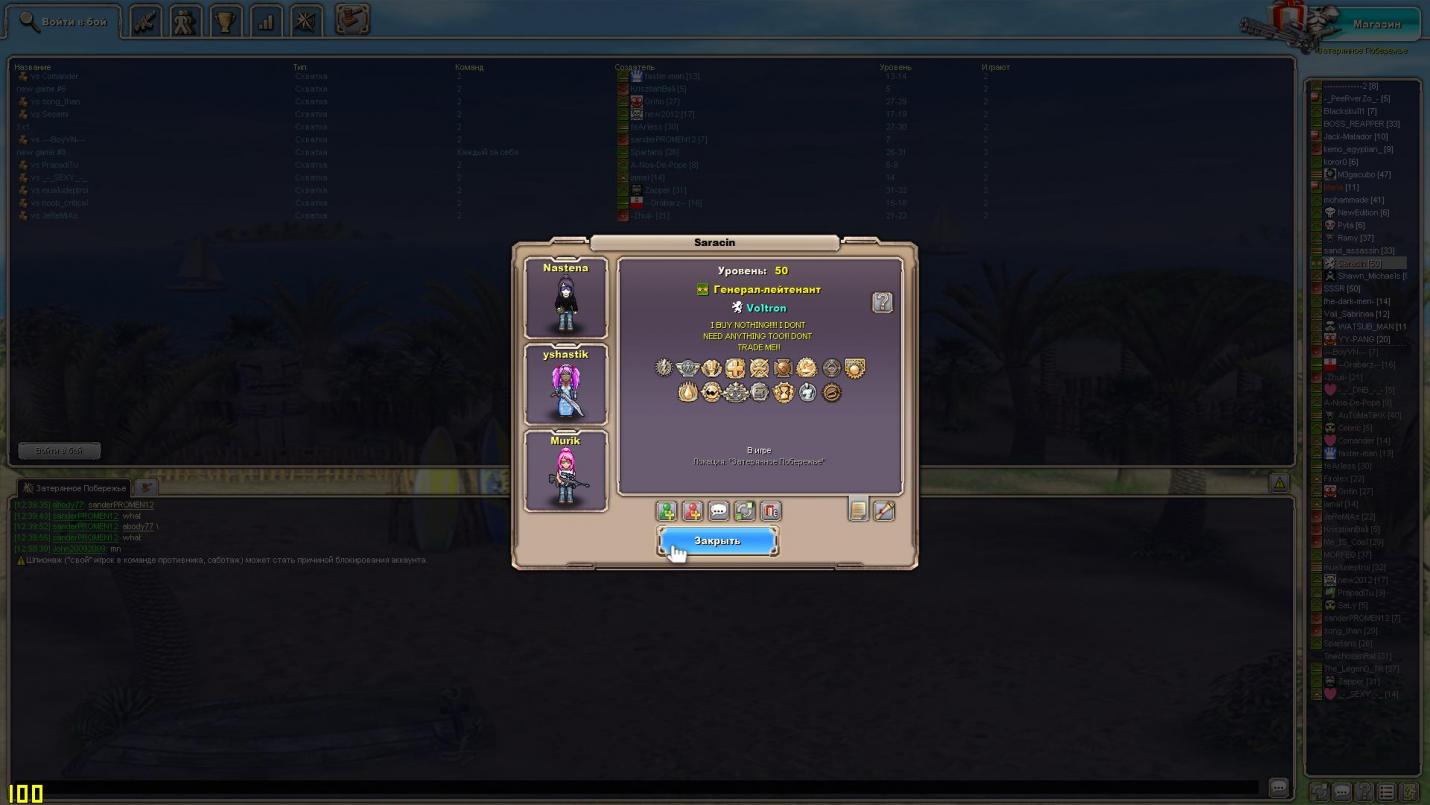Click the red document icon in profile
1430x805 pixels.
coord(770,511)
